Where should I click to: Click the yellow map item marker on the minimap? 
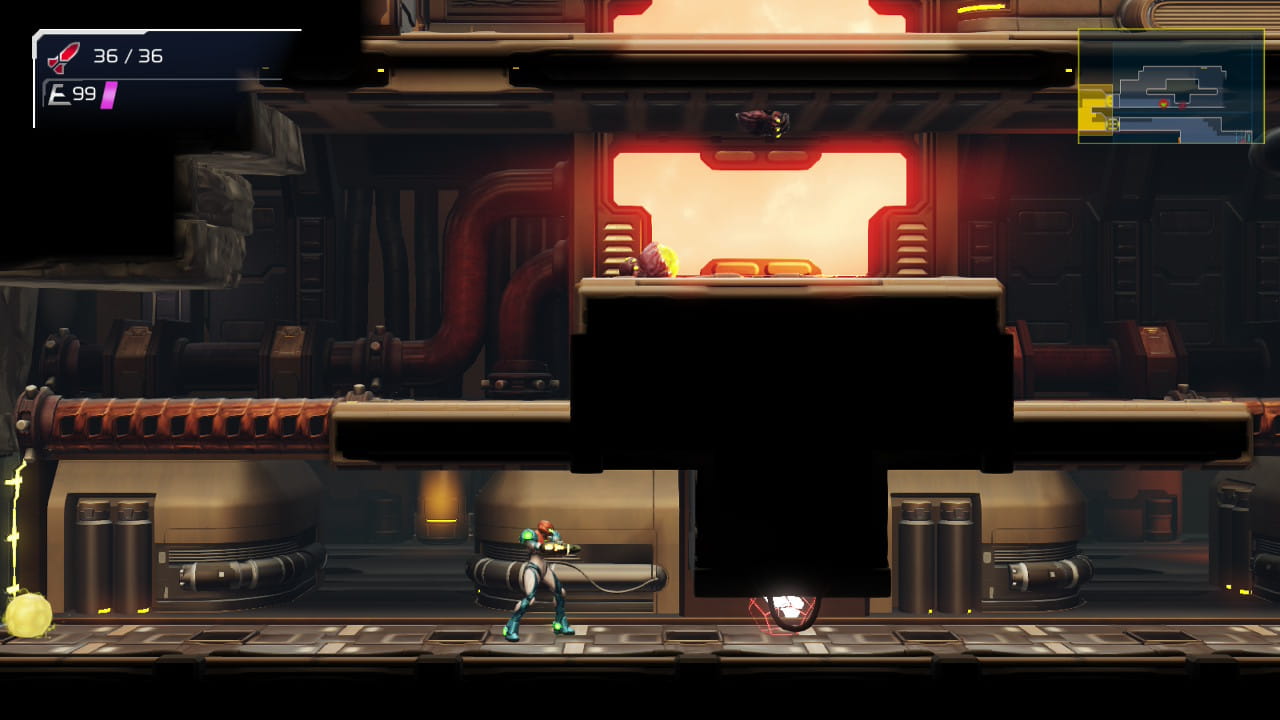point(1203,68)
